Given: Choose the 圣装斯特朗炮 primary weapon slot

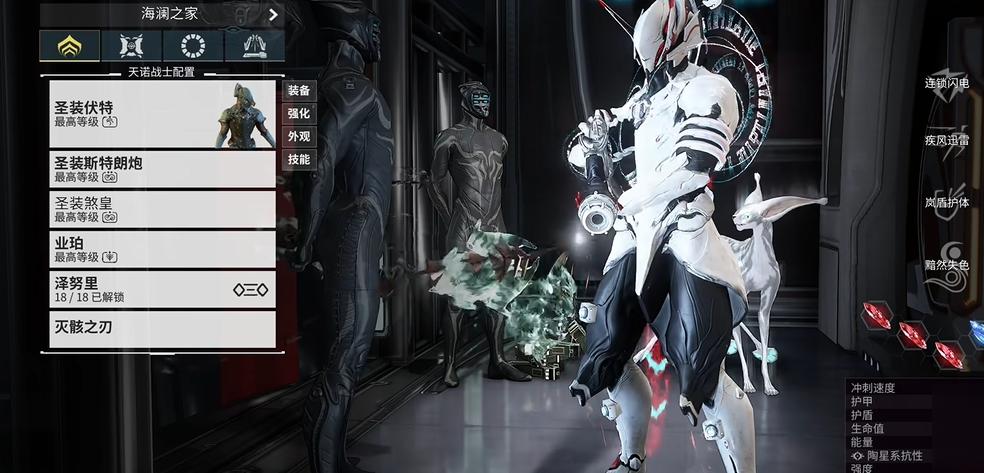Looking at the screenshot, I should (x=162, y=169).
